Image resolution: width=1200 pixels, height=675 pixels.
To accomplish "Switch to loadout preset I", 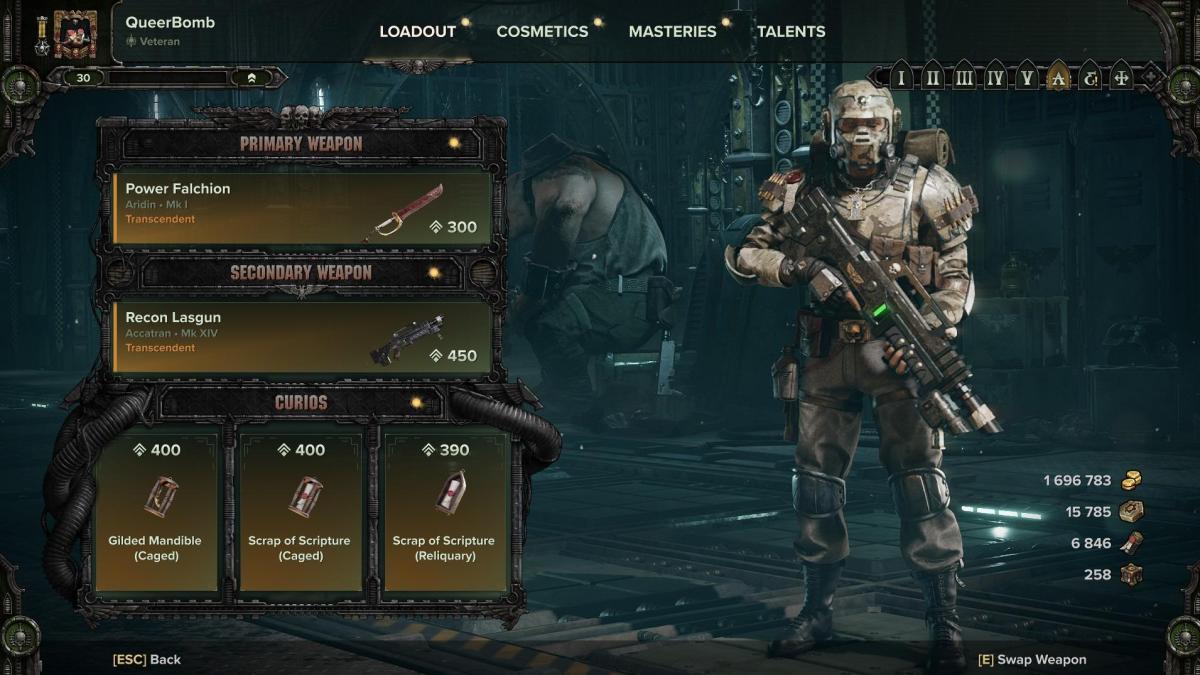I will click(901, 77).
